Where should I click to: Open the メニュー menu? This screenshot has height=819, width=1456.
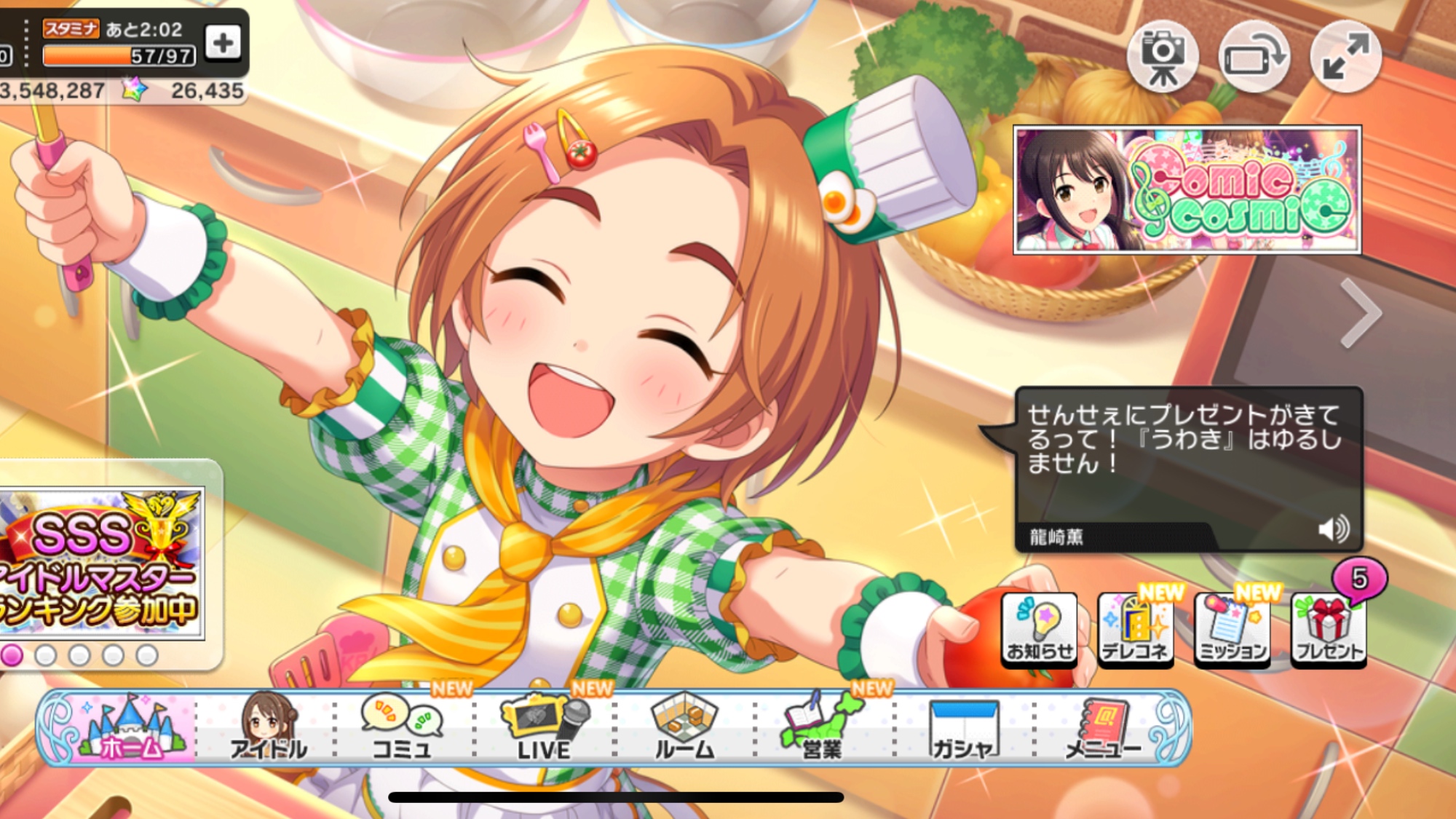1102,728
